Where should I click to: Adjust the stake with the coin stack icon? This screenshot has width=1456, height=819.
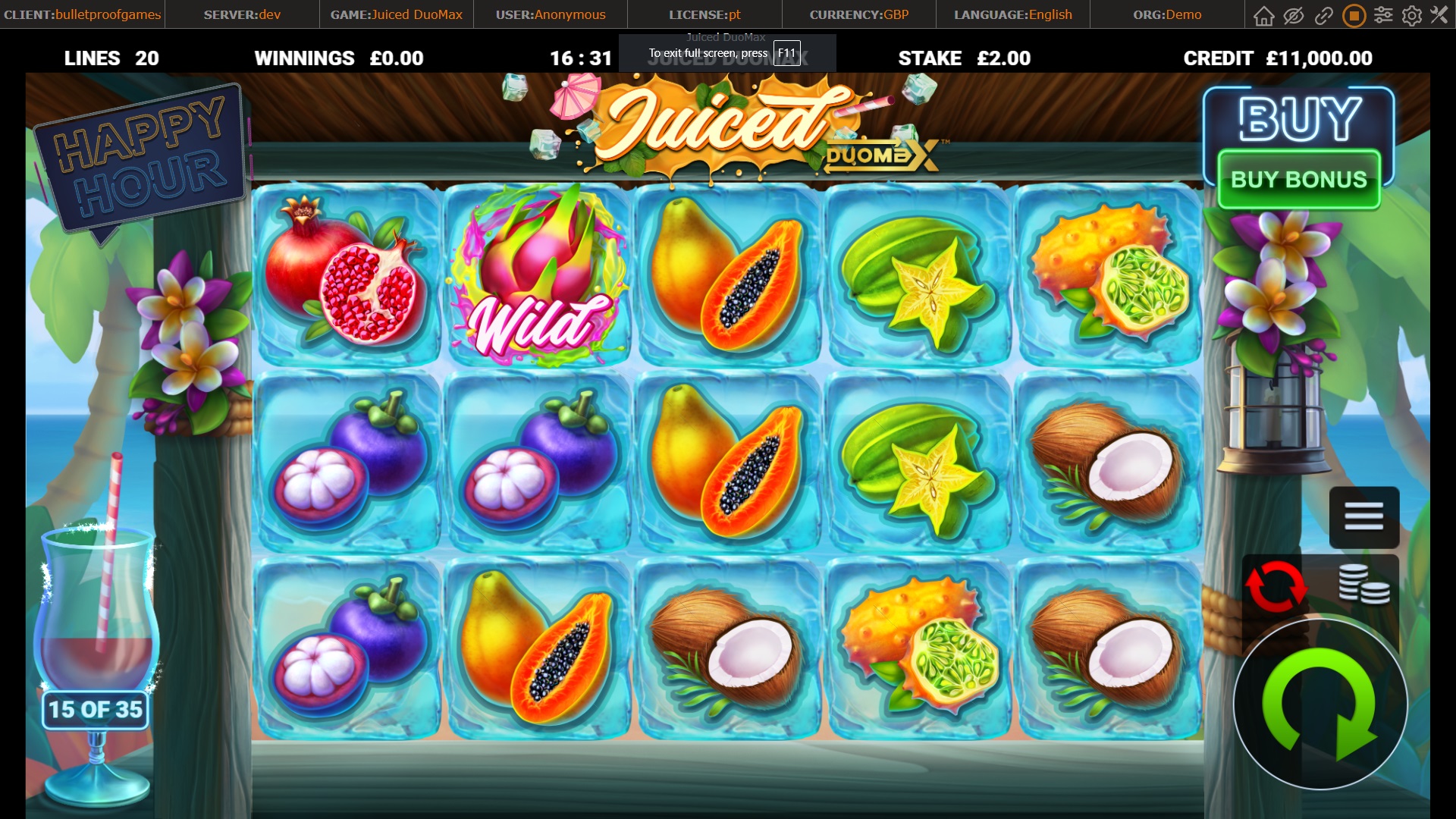[1363, 585]
